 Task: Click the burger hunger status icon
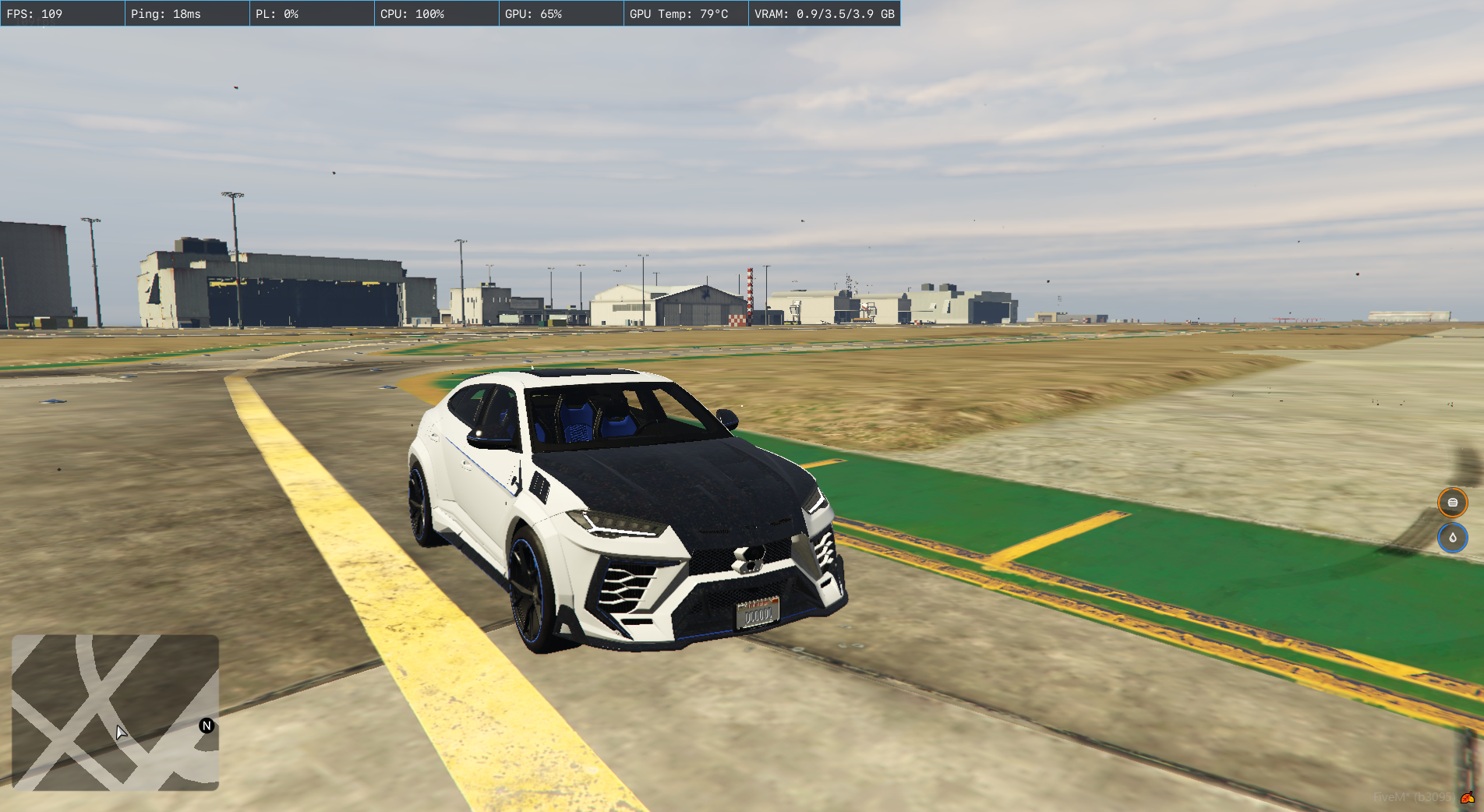click(1452, 503)
